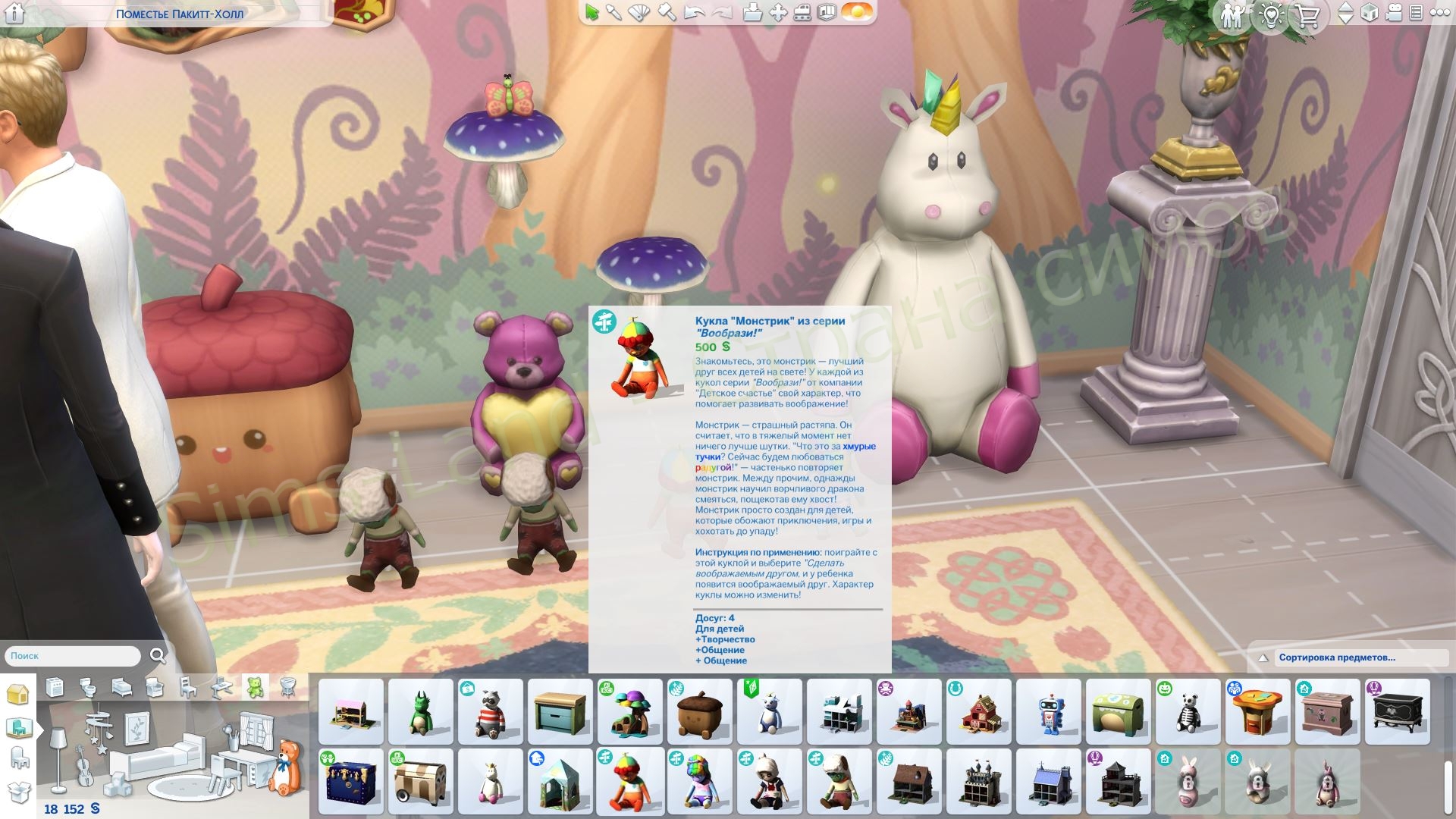Switch to the yellow house build mode

[x=18, y=694]
